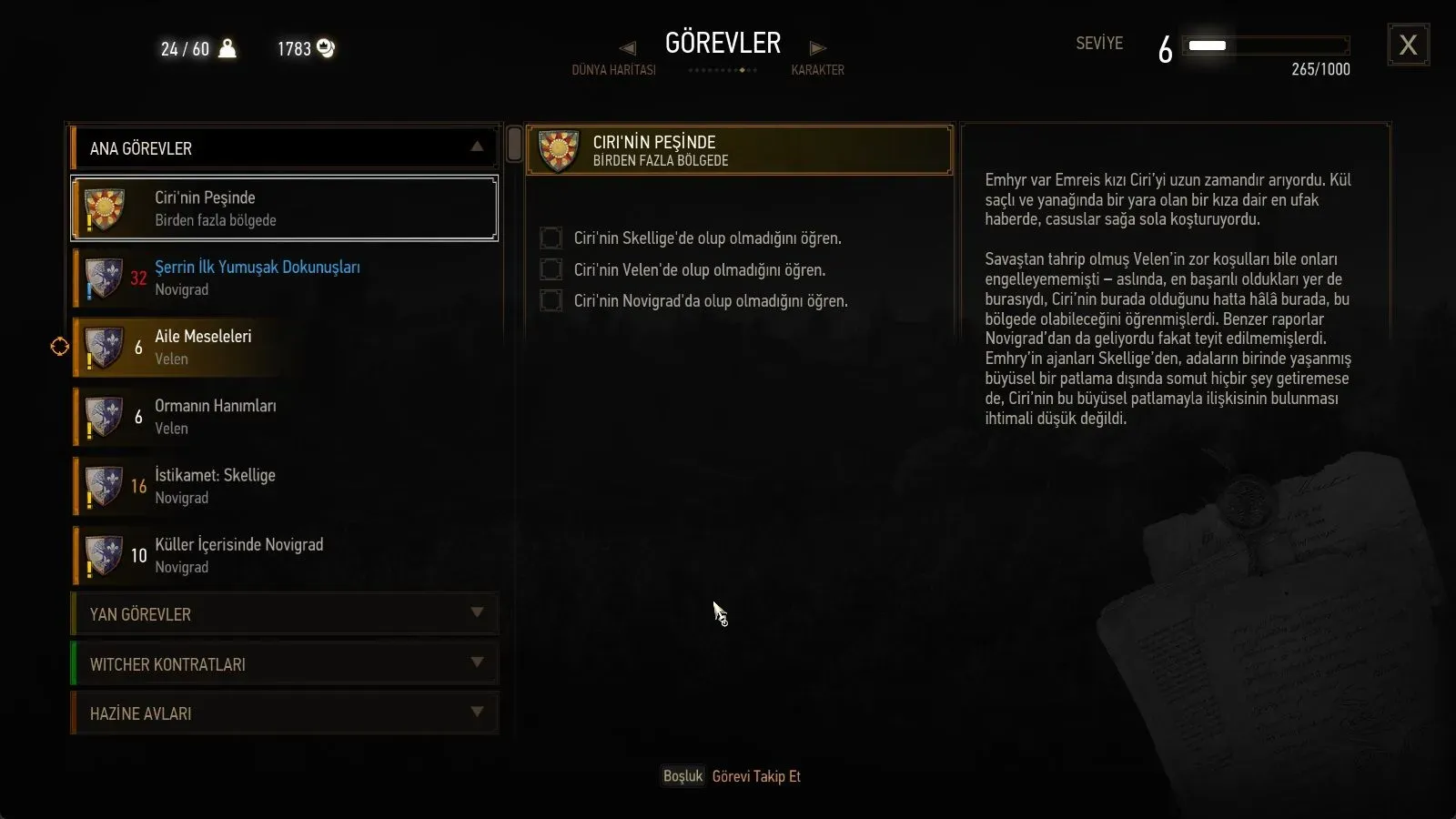This screenshot has height=819, width=1456.
Task: Choose the Ormanın Hanımları quest
Action: point(284,417)
